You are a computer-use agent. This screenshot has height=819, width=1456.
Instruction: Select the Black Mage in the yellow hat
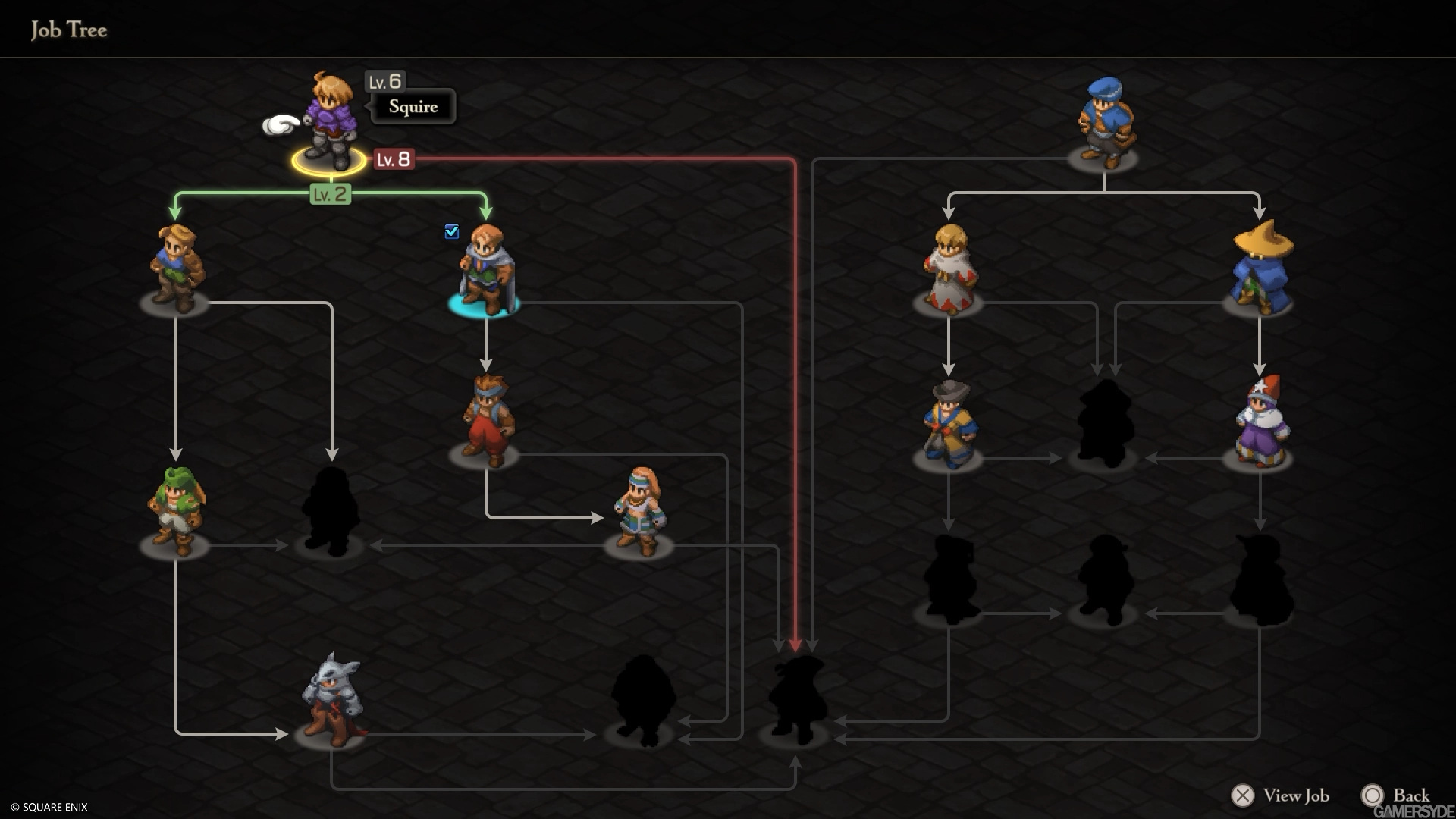coord(1260,268)
